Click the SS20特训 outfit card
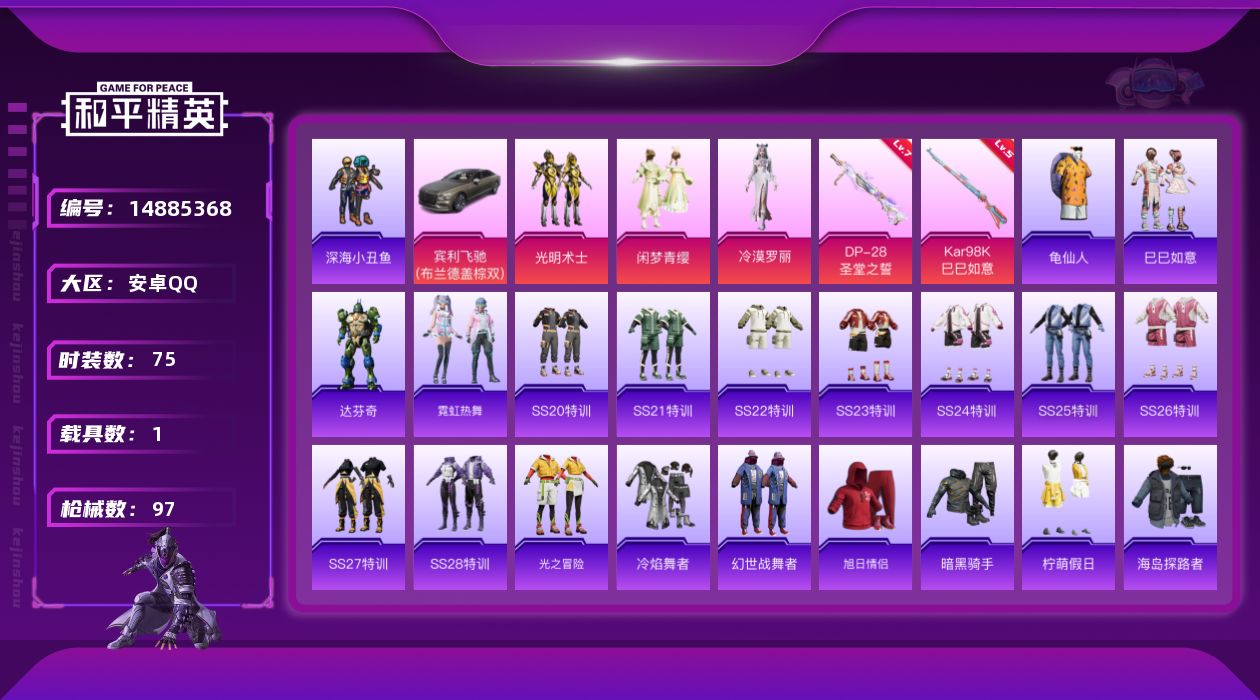Image resolution: width=1260 pixels, height=700 pixels. click(561, 364)
